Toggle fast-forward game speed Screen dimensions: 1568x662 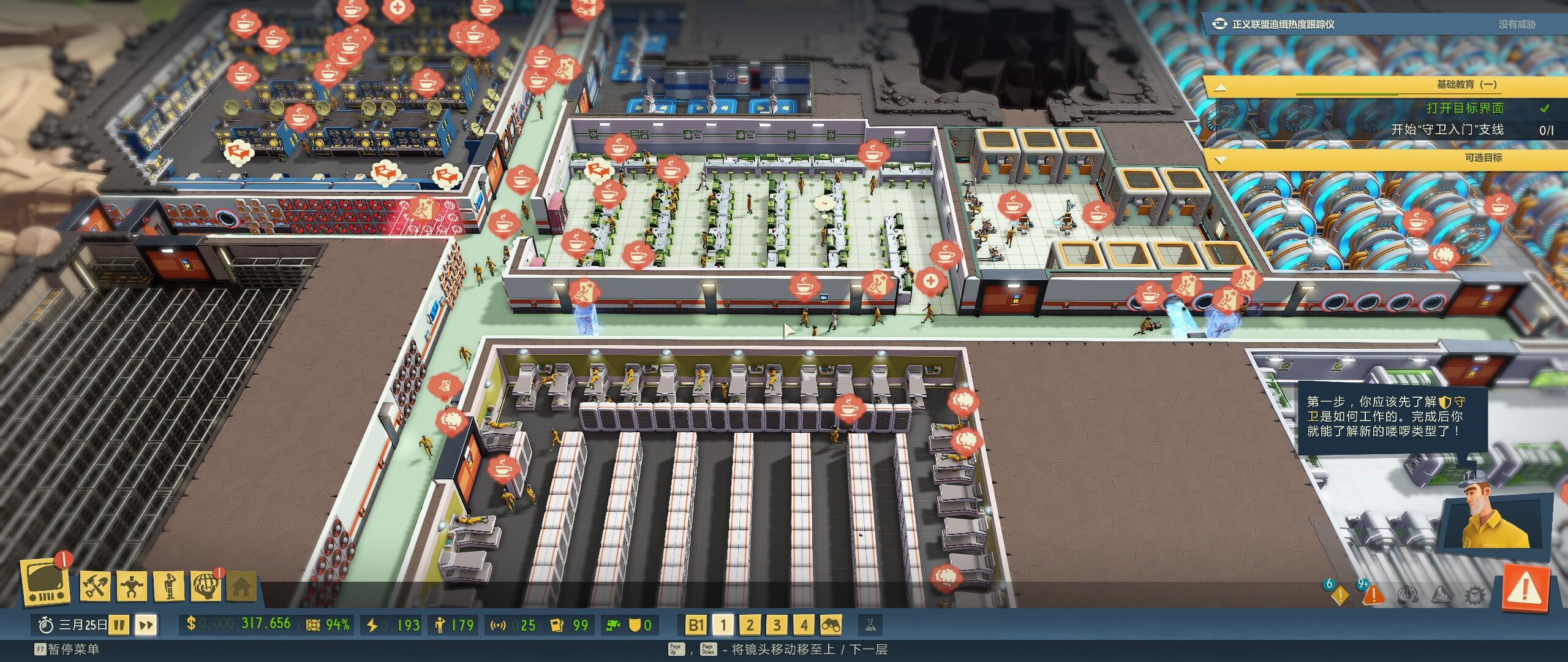tap(146, 625)
